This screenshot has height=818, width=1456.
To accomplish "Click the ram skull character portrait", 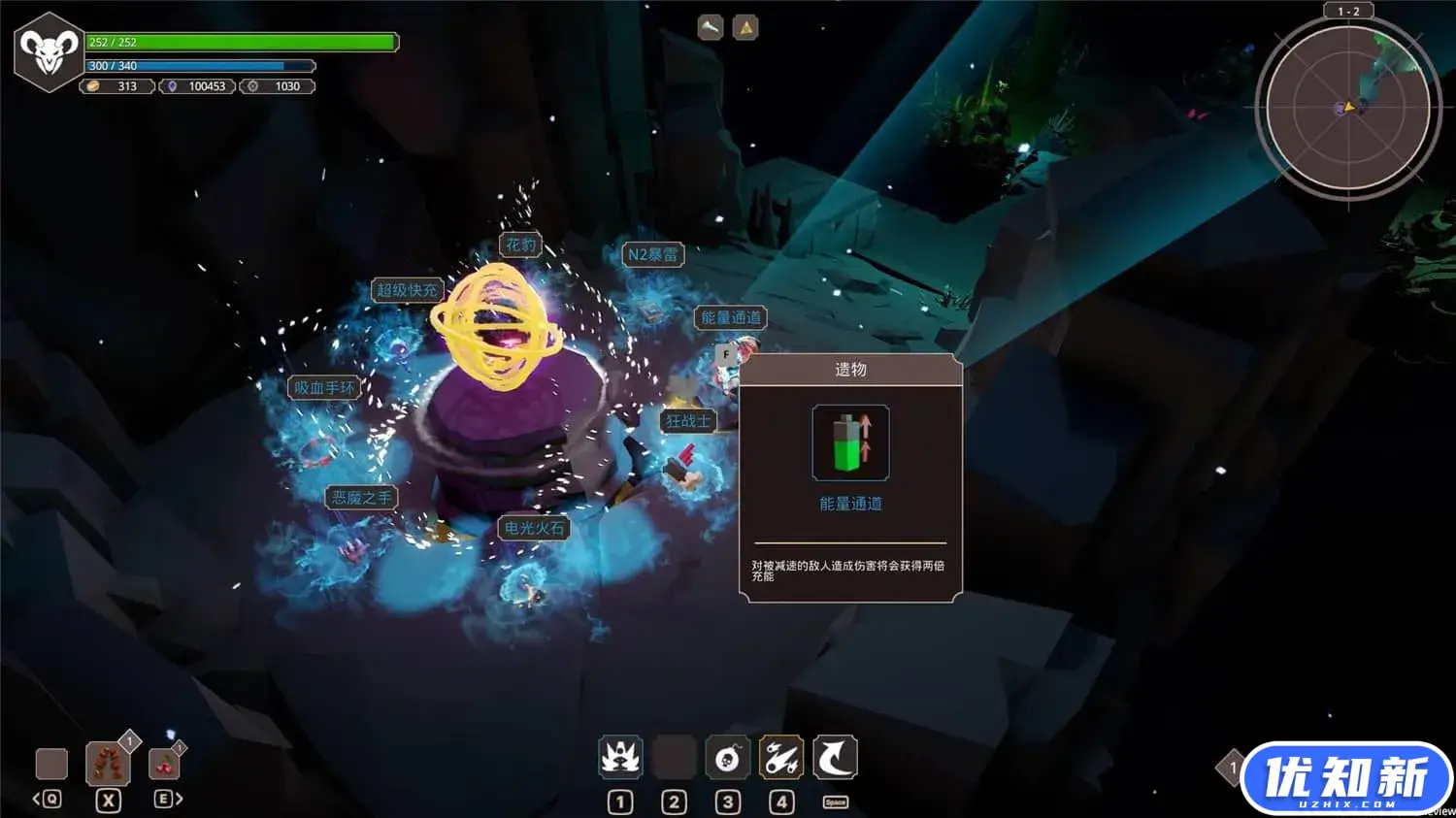I will coord(50,52).
